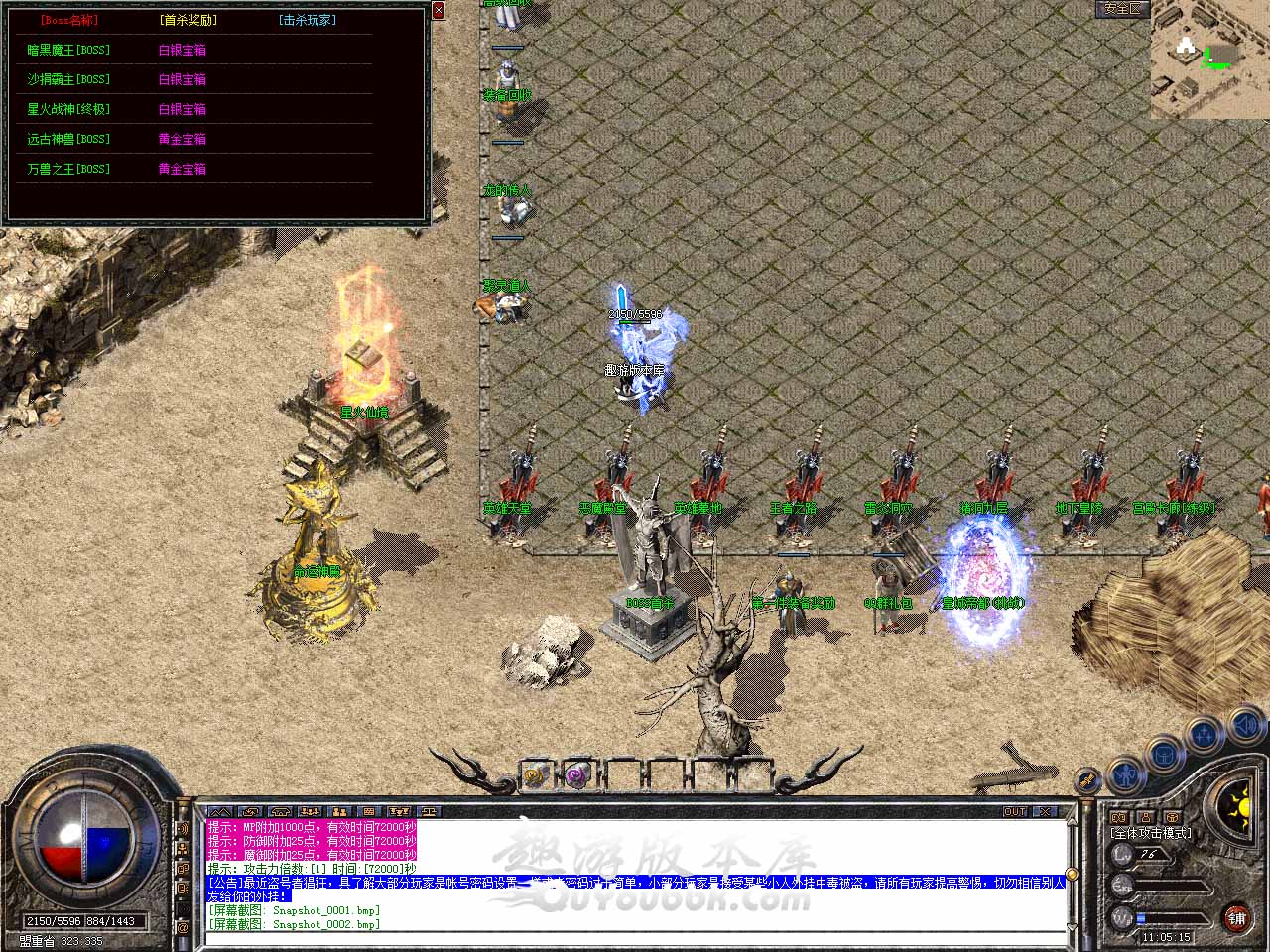Switch the 全体攻击模式 attack mode label
This screenshot has height=952, width=1270.
[1151, 833]
